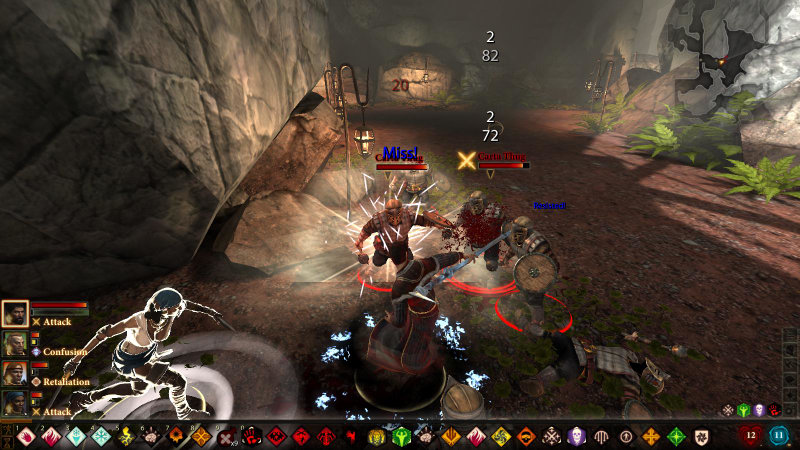The image size is (800, 450).
Task: Select the party member casting Confusion
Action: (15, 345)
